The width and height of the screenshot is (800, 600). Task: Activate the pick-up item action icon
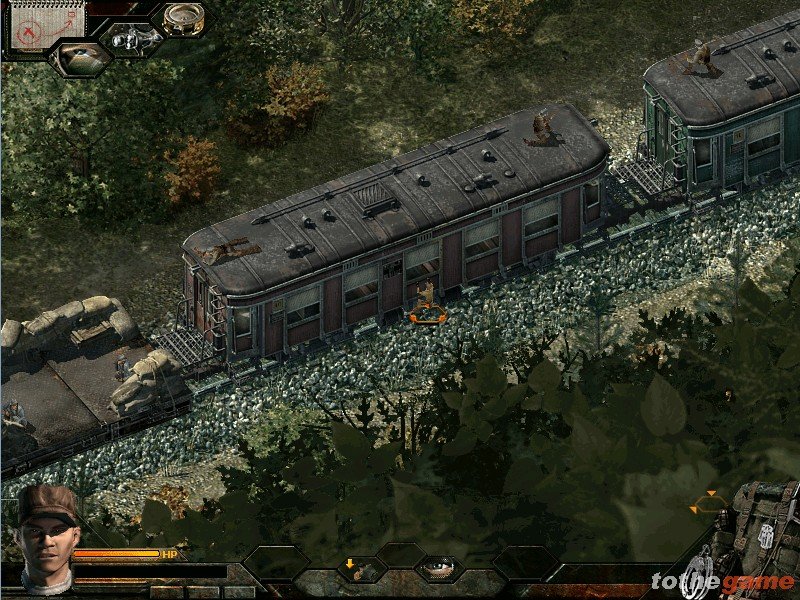[360, 569]
